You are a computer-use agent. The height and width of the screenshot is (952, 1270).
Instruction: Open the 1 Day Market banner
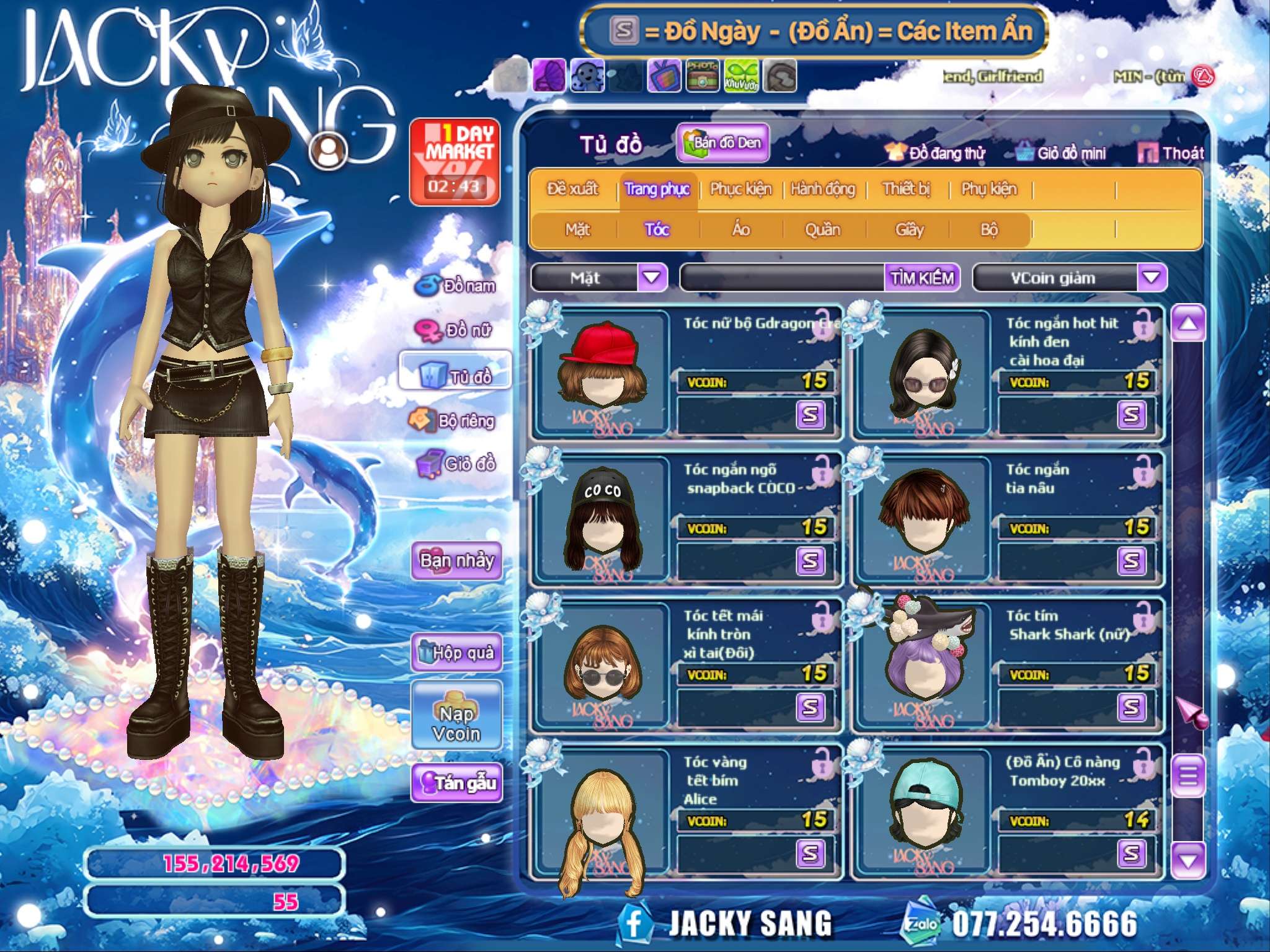pos(455,161)
